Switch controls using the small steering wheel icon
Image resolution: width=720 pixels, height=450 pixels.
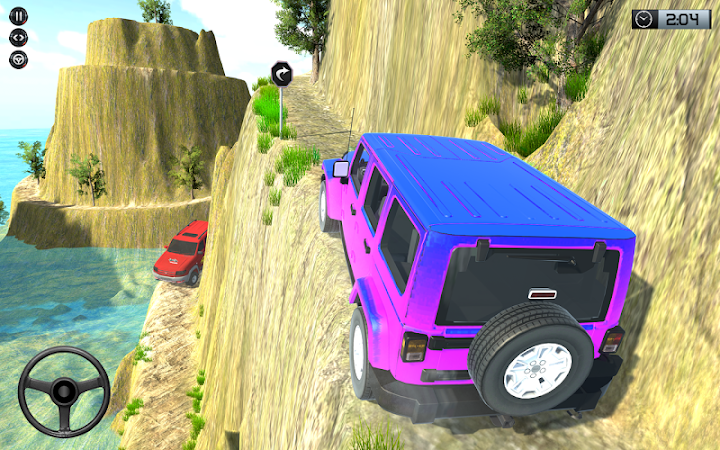tap(19, 59)
